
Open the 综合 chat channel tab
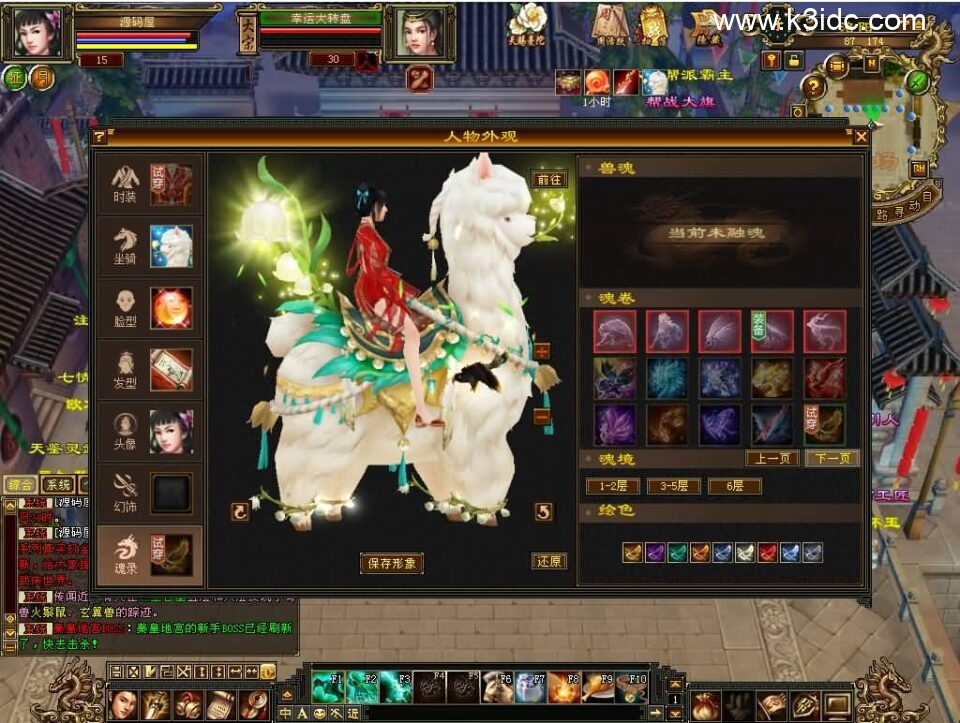(17, 484)
